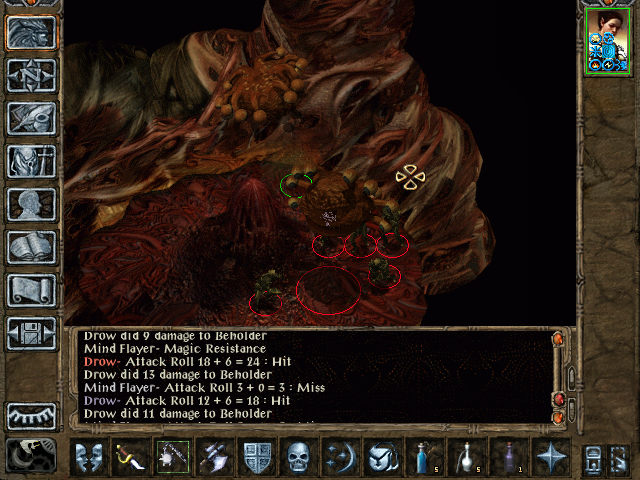Equip the flail quick weapon slot

tap(173, 457)
